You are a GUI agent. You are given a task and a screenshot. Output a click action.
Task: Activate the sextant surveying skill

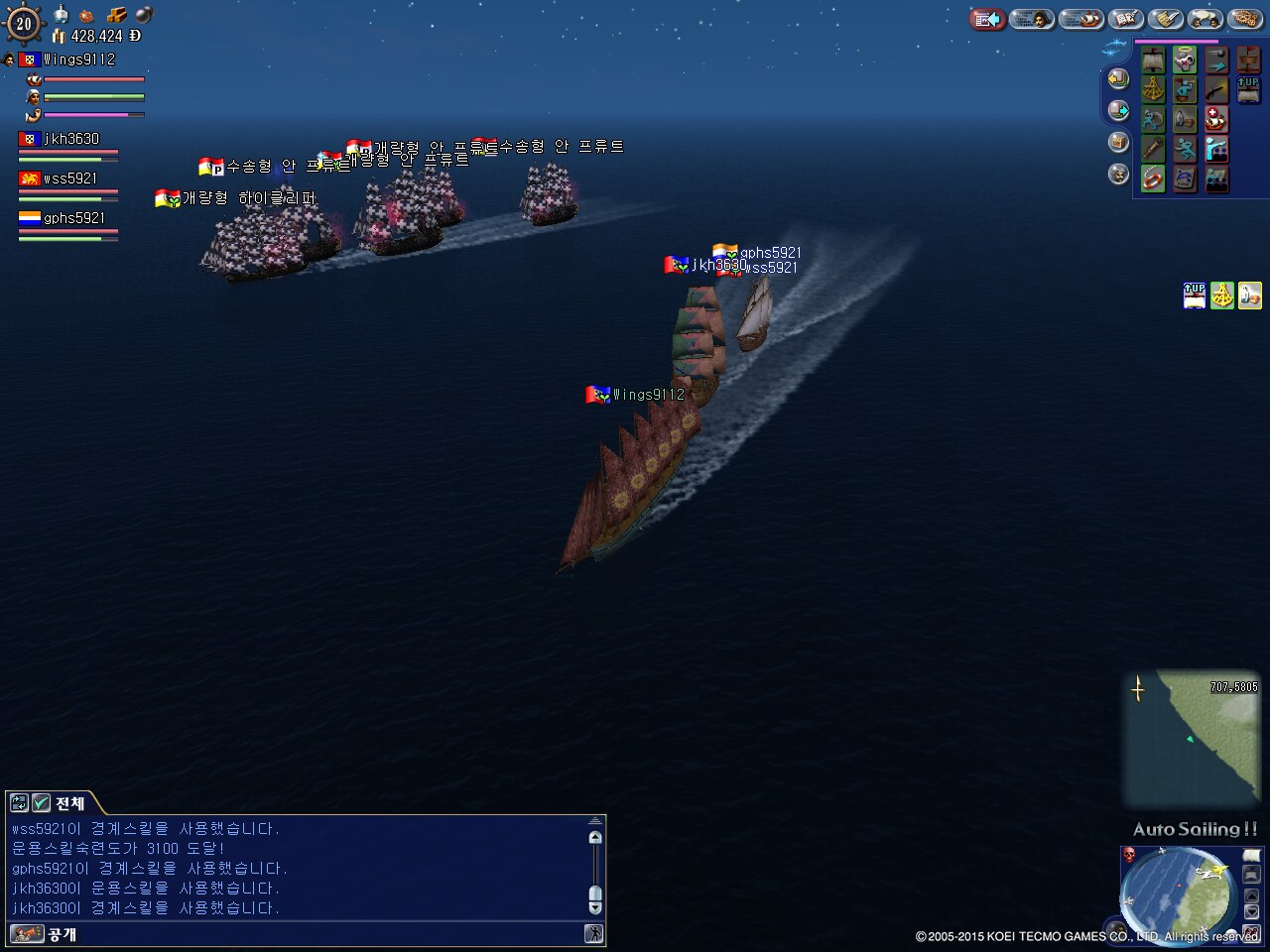pyautogui.click(x=1153, y=90)
